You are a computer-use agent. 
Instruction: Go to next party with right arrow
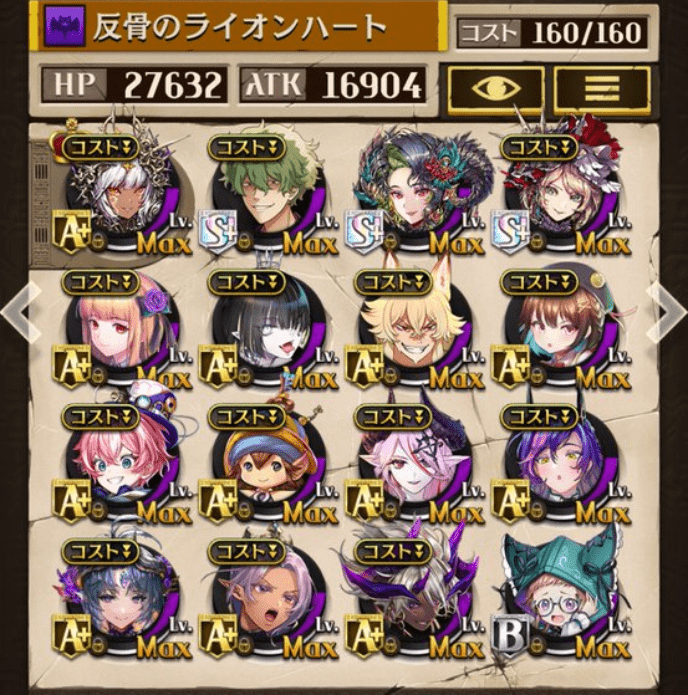pyautogui.click(x=666, y=311)
